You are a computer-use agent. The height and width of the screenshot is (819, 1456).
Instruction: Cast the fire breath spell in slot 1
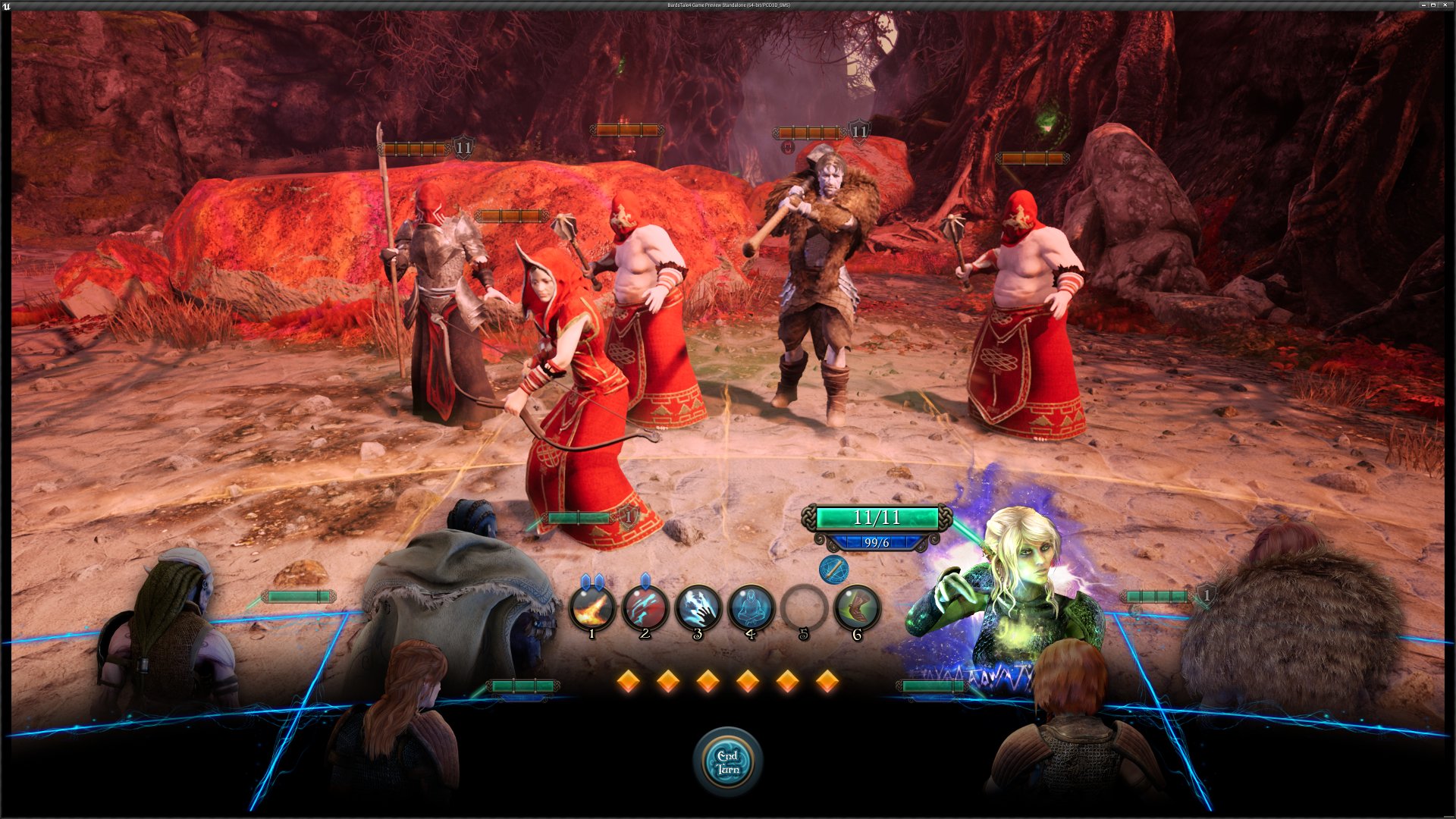point(592,608)
